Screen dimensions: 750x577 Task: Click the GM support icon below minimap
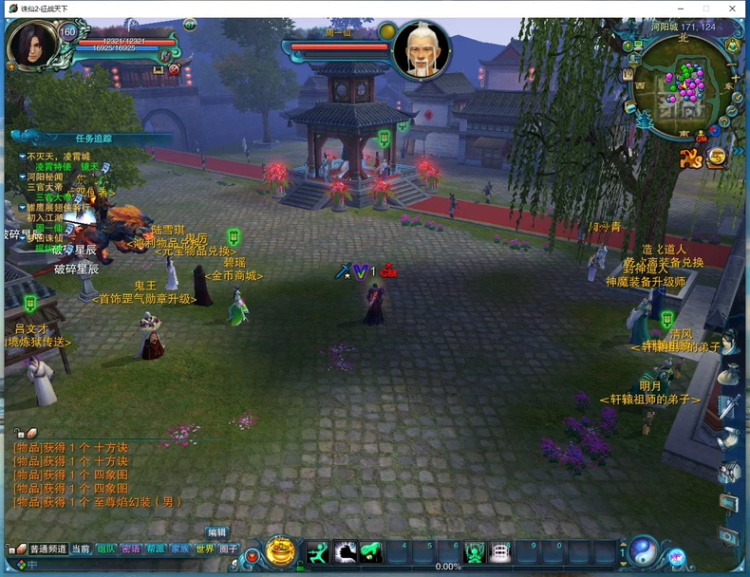click(x=701, y=136)
